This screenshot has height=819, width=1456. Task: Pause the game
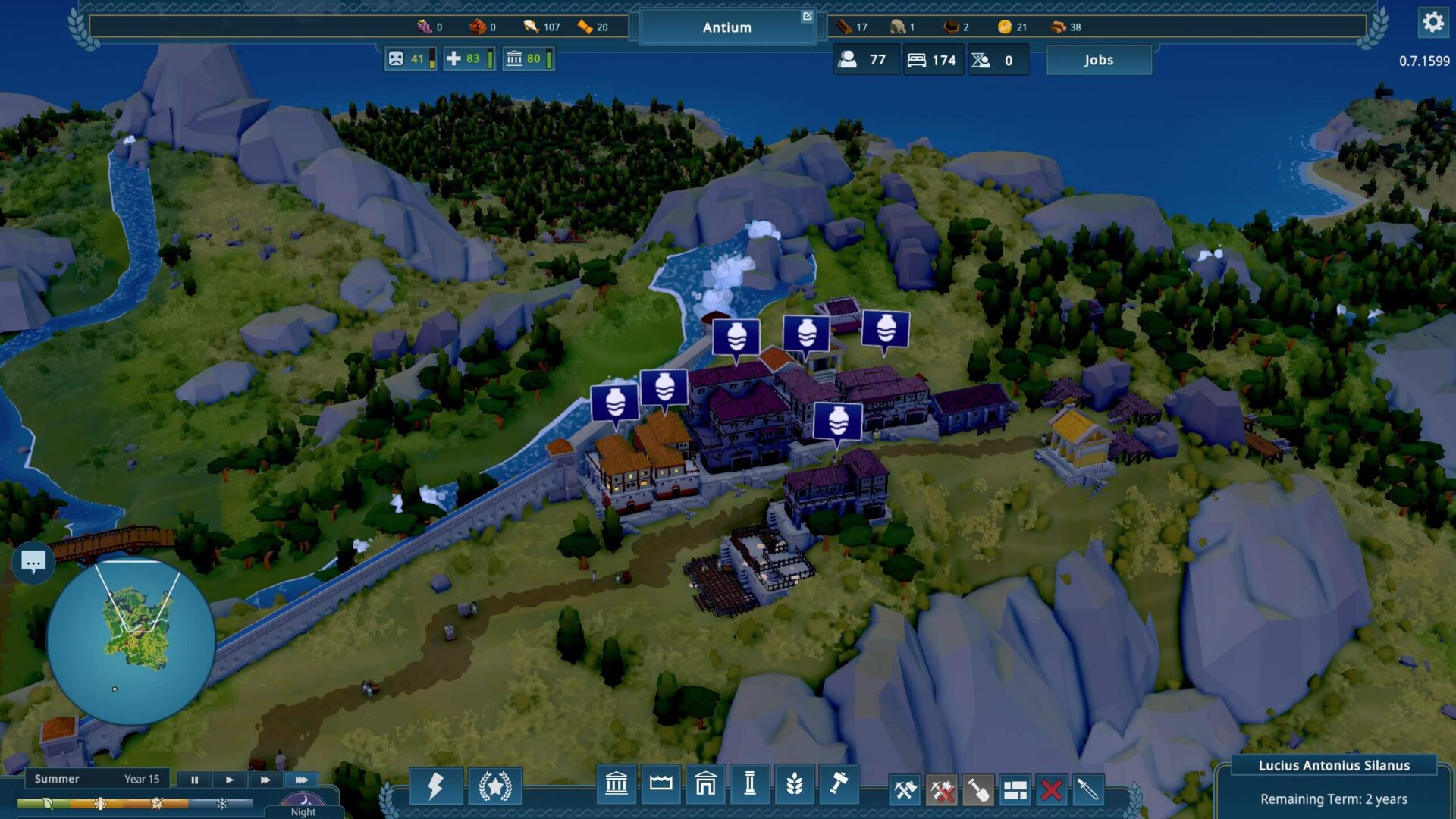point(194,780)
